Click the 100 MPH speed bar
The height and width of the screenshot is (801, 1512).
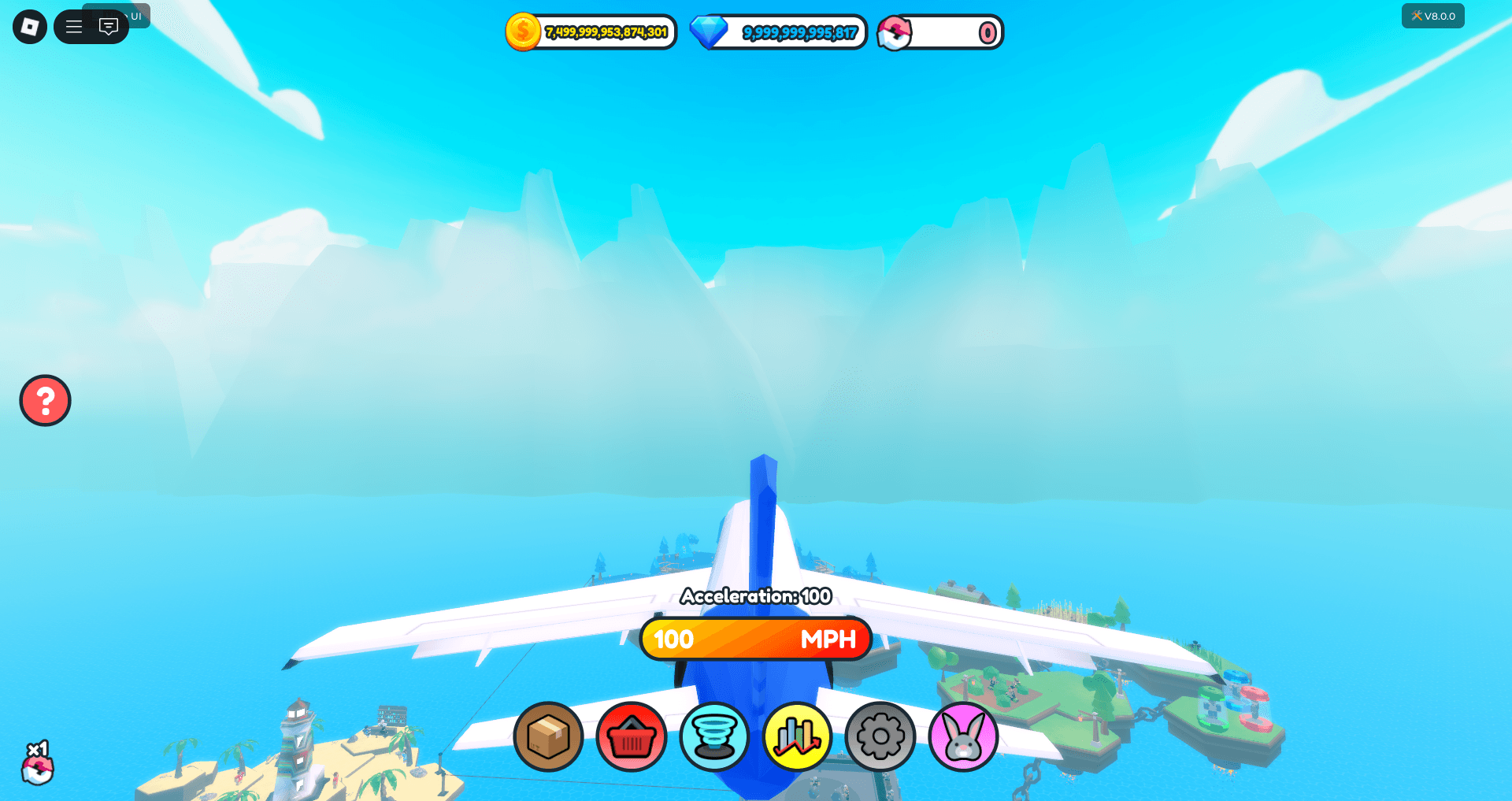click(754, 639)
